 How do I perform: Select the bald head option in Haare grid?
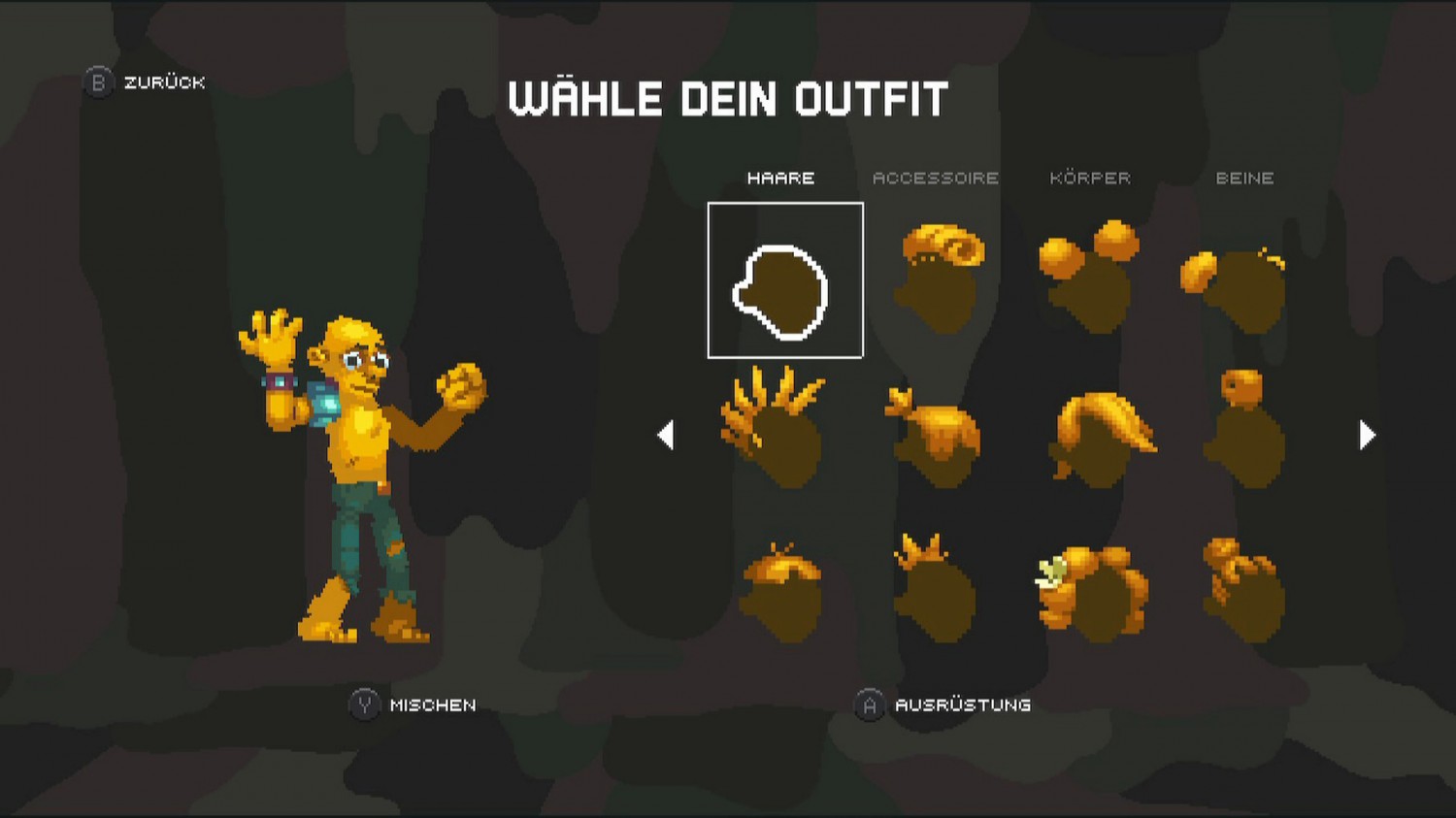pyautogui.click(x=784, y=279)
